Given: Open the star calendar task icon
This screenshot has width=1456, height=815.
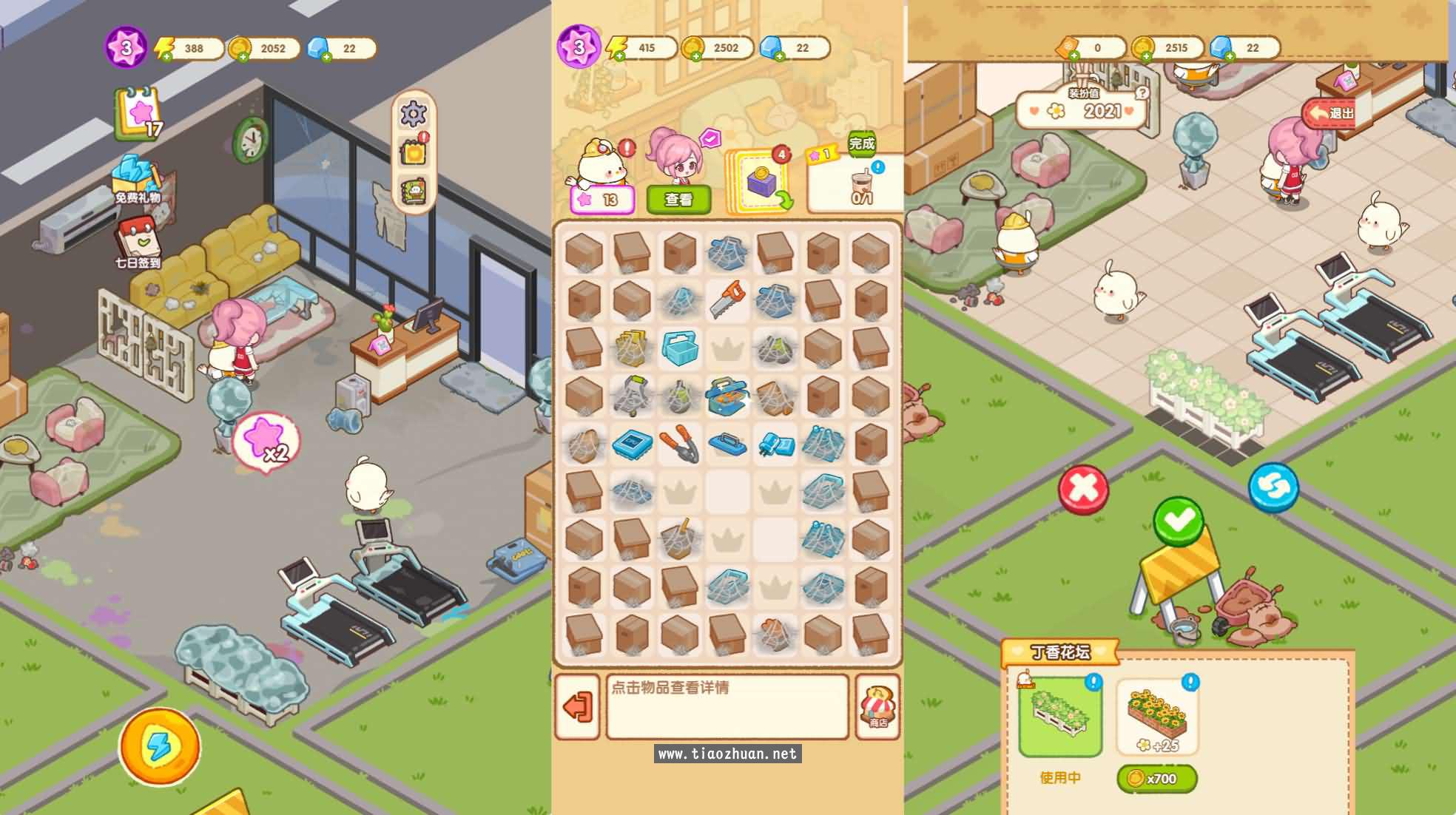Looking at the screenshot, I should coord(138,113).
